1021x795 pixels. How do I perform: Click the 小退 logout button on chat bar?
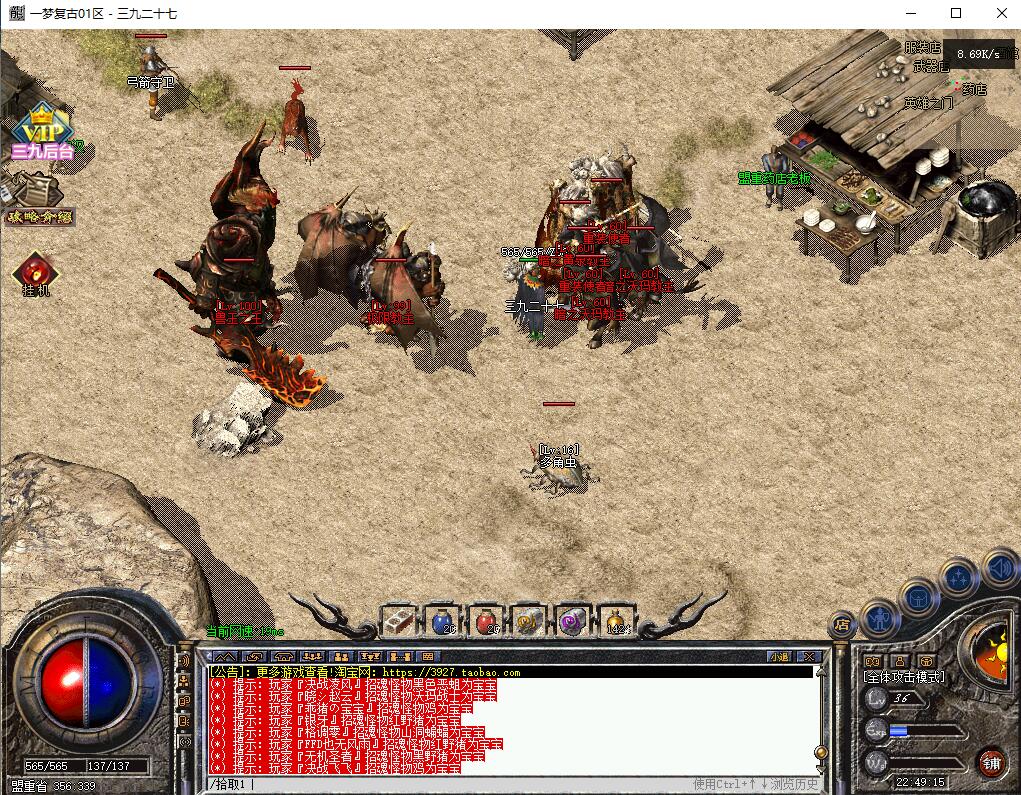coord(779,657)
